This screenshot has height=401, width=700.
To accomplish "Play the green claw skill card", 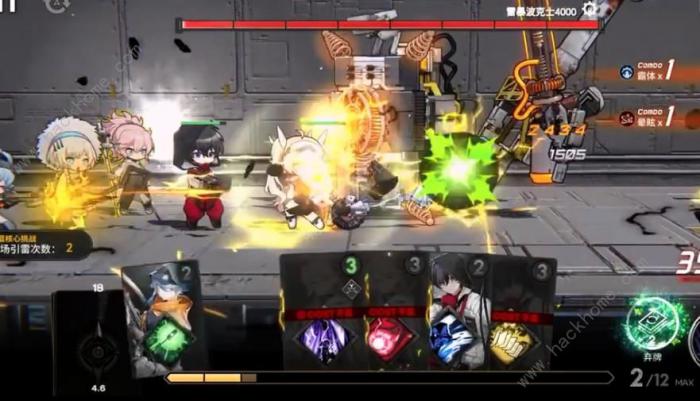I will point(166,318).
